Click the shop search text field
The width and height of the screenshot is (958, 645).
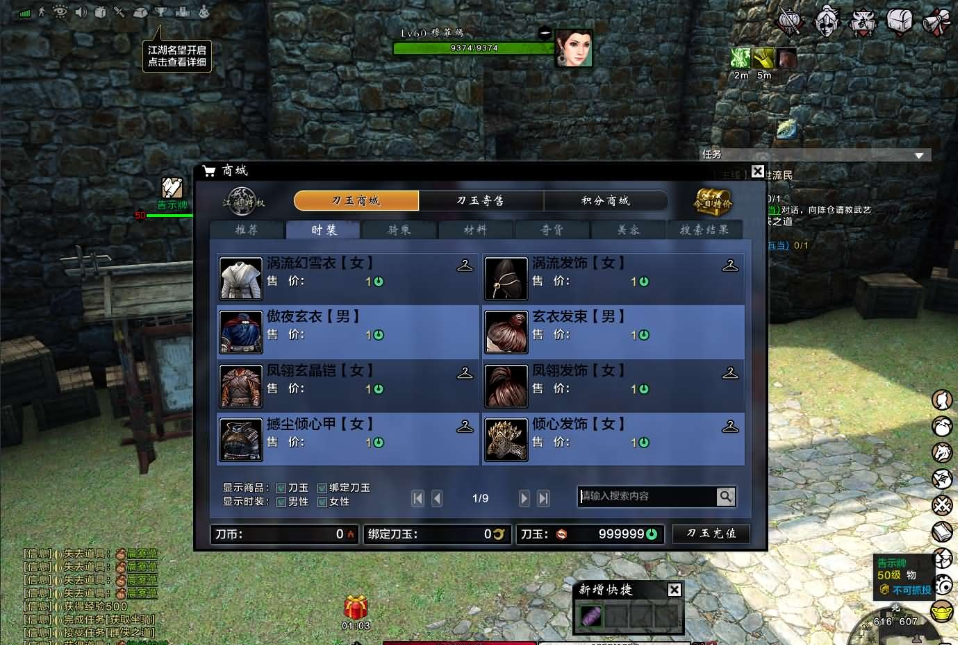(647, 496)
